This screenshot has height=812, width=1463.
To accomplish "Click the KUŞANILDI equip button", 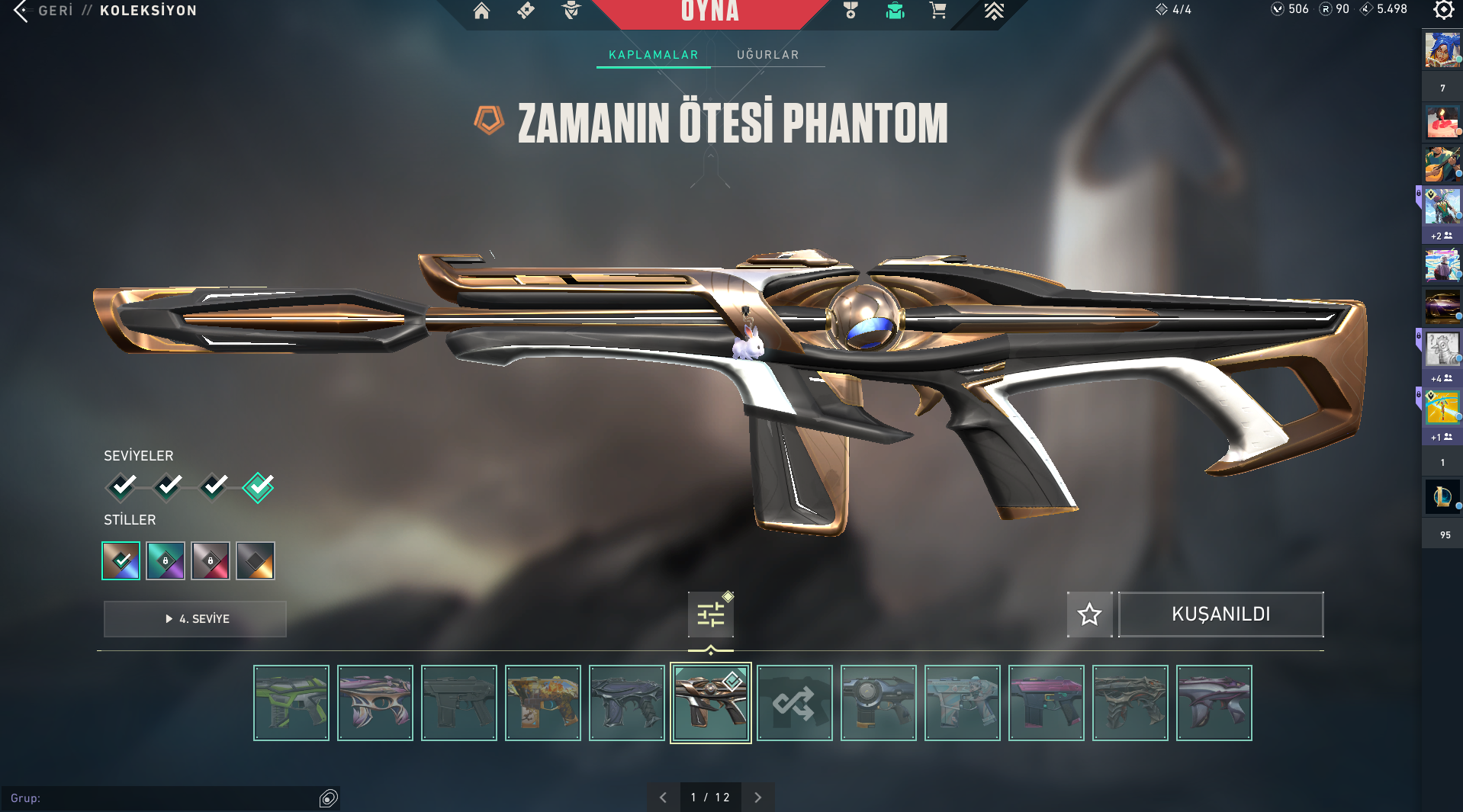I will click(x=1220, y=615).
